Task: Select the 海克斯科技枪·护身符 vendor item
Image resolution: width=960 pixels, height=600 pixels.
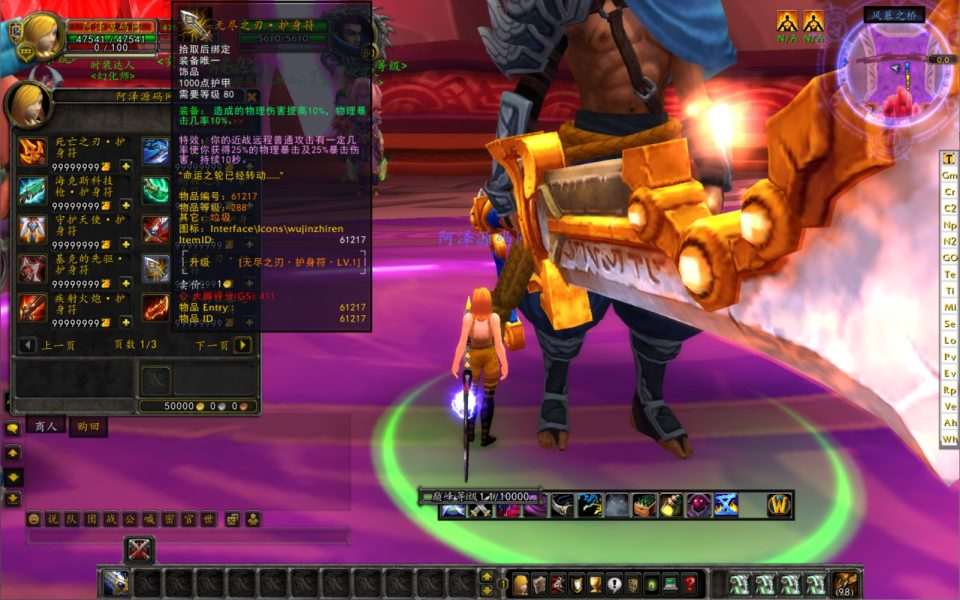Action: coord(33,190)
